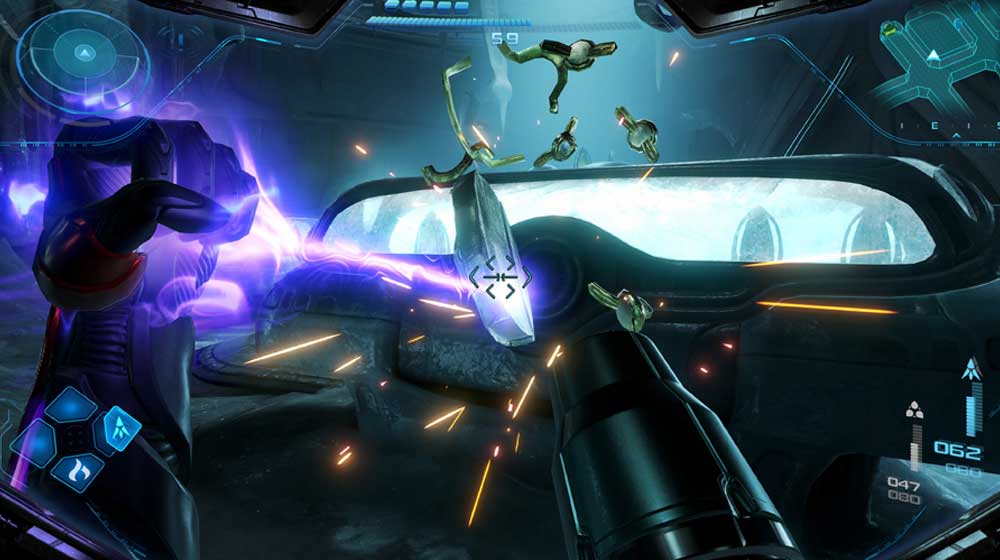Screen dimensions: 1000x560
Task: Select the missile ammo icon above 062
Action: point(969,369)
